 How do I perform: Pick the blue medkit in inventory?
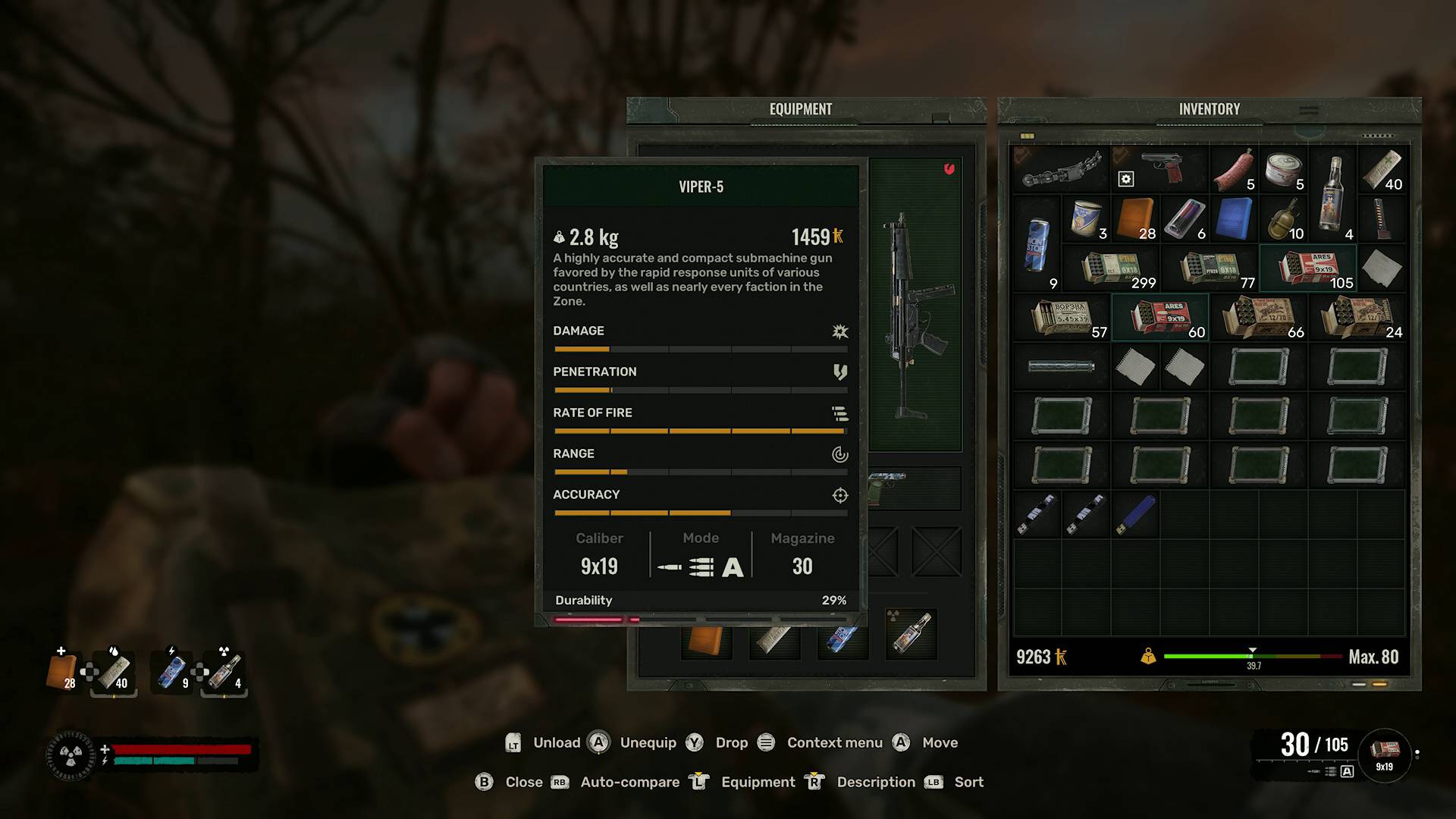pos(1234,219)
